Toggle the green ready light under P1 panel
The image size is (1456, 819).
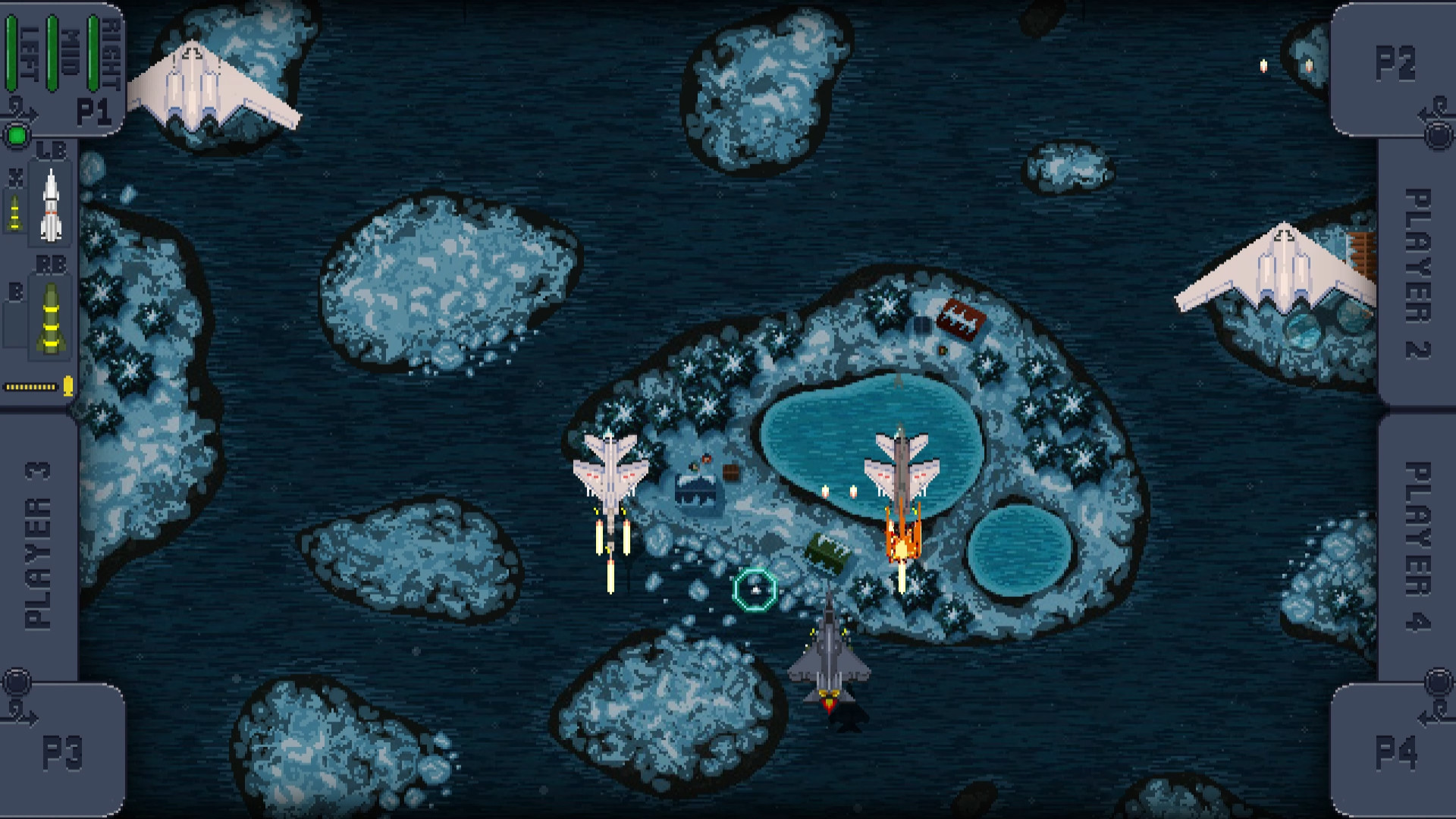click(x=16, y=135)
